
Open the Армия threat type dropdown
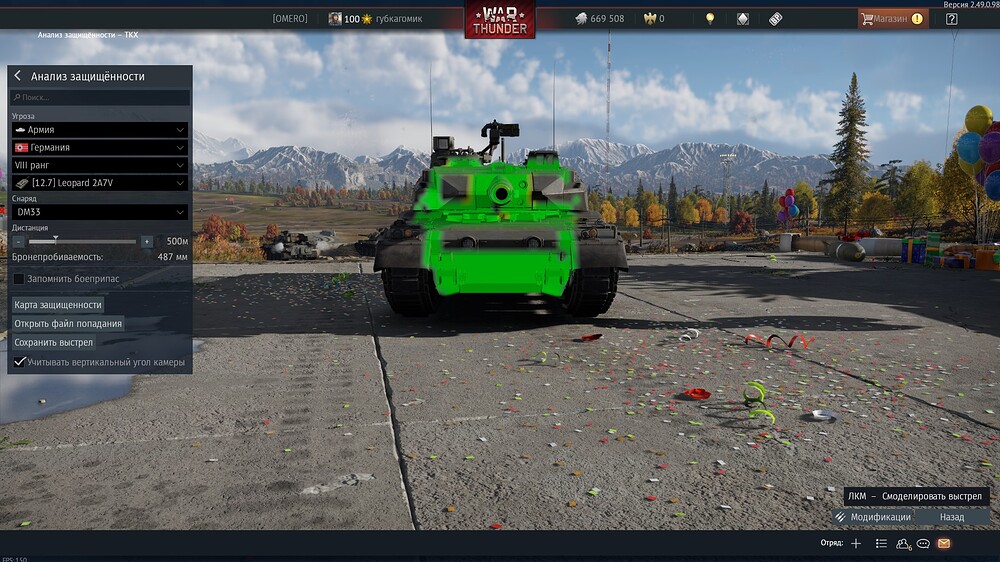click(x=100, y=130)
